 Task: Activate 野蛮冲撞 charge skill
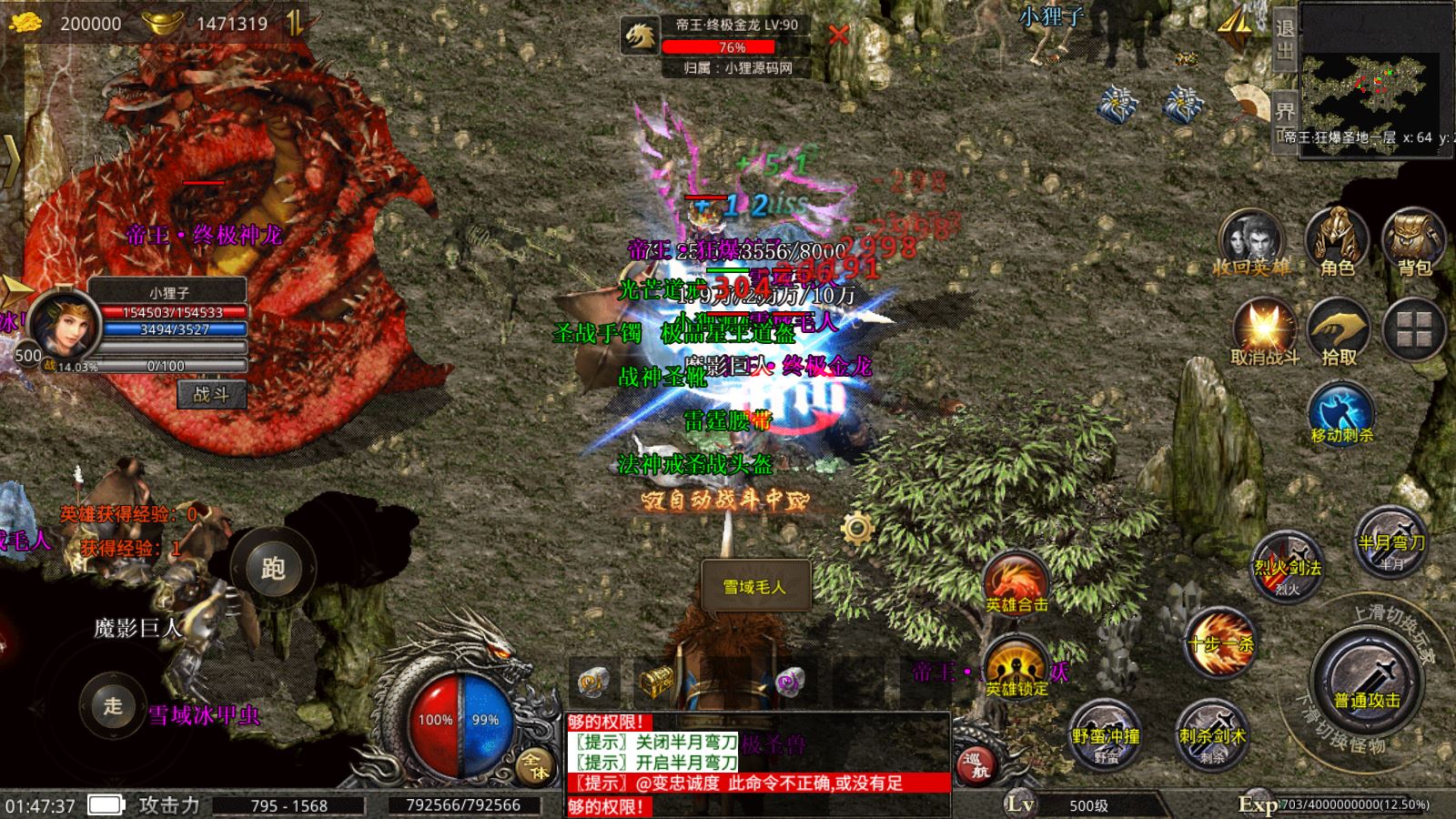(1106, 733)
